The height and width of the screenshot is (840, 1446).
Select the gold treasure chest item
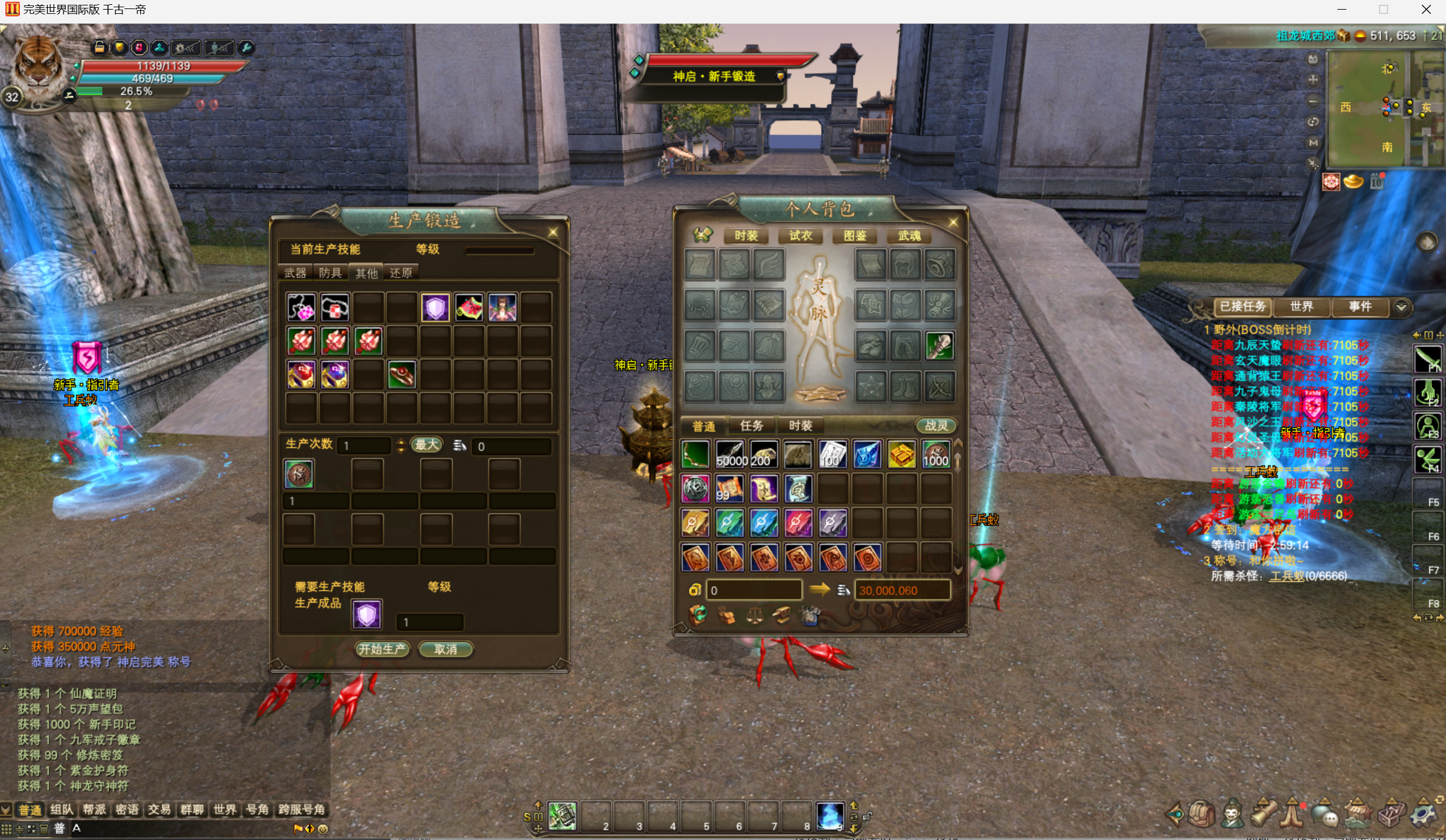[901, 456]
